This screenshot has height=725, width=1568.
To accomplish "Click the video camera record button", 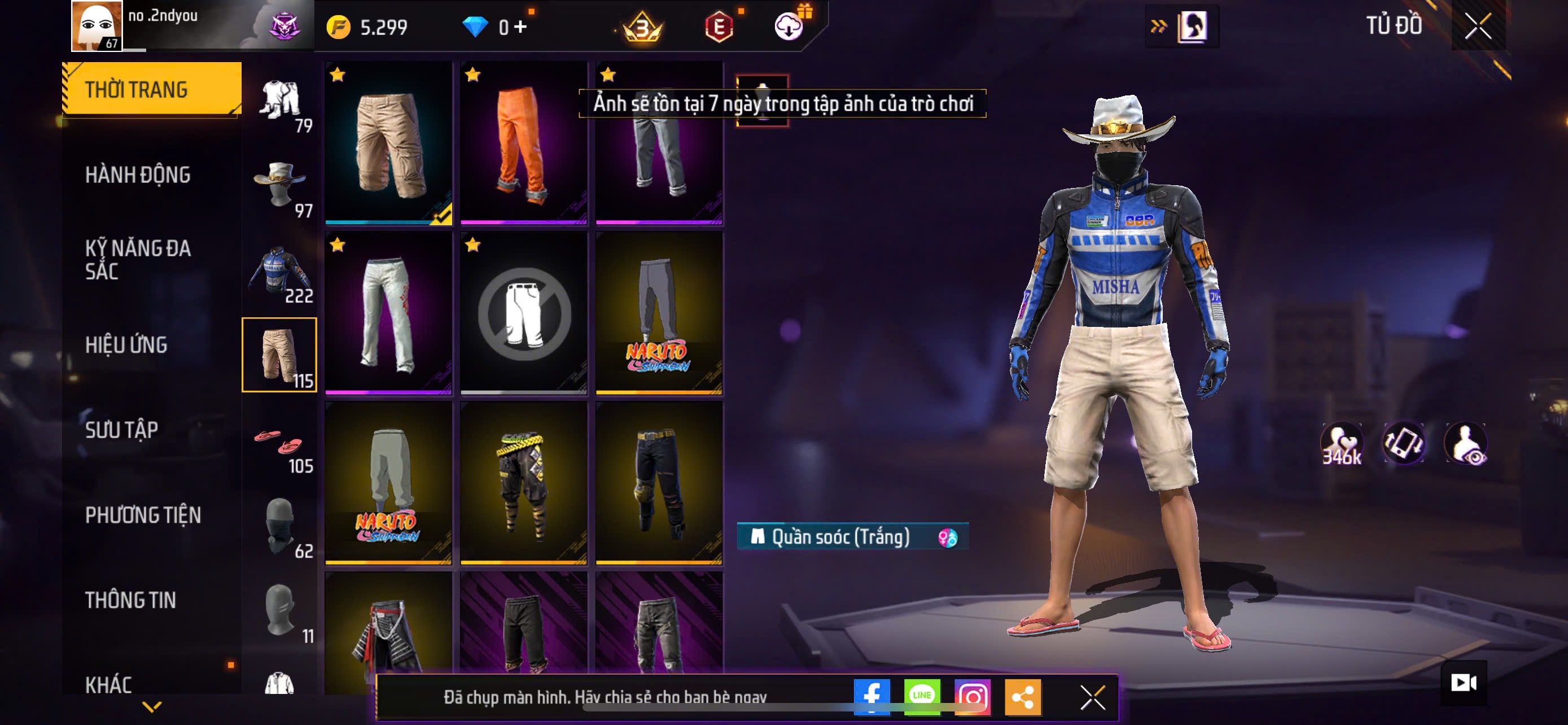I will click(x=1464, y=683).
